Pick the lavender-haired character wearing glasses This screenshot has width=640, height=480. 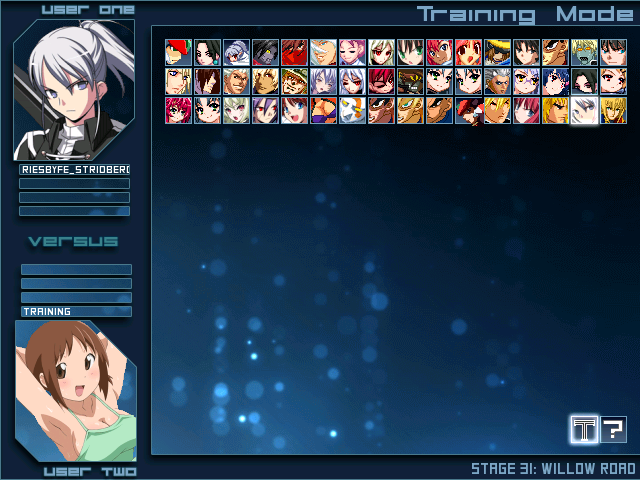[x=526, y=81]
